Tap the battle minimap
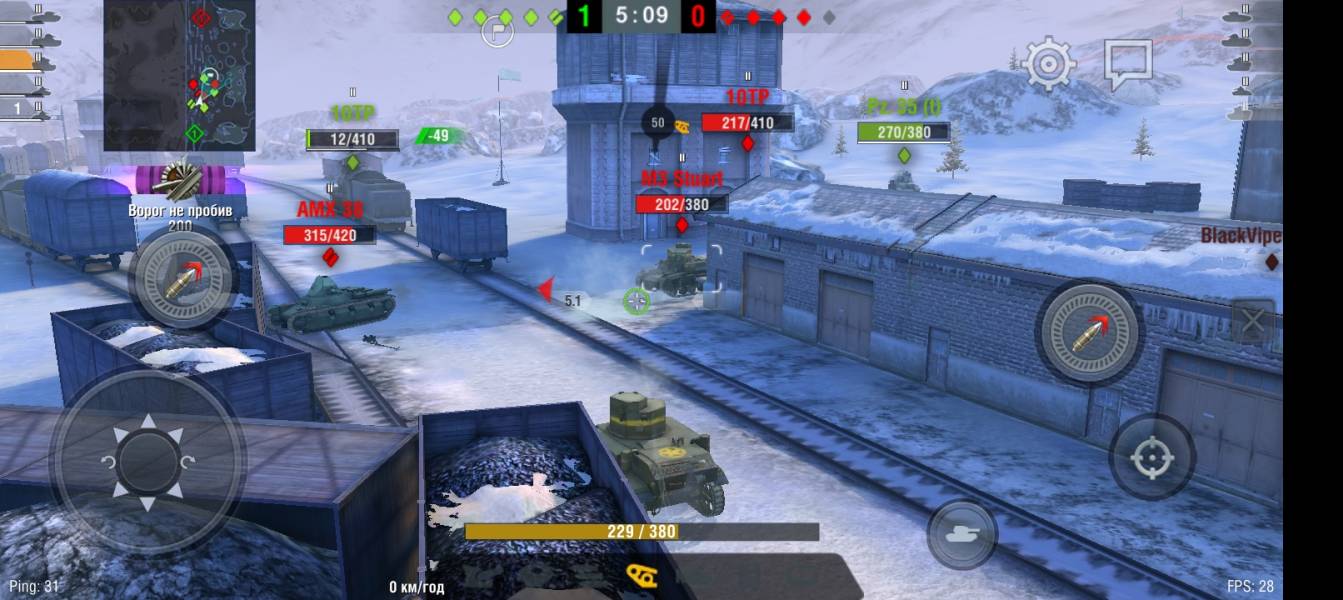This screenshot has width=1343, height=600. click(179, 75)
